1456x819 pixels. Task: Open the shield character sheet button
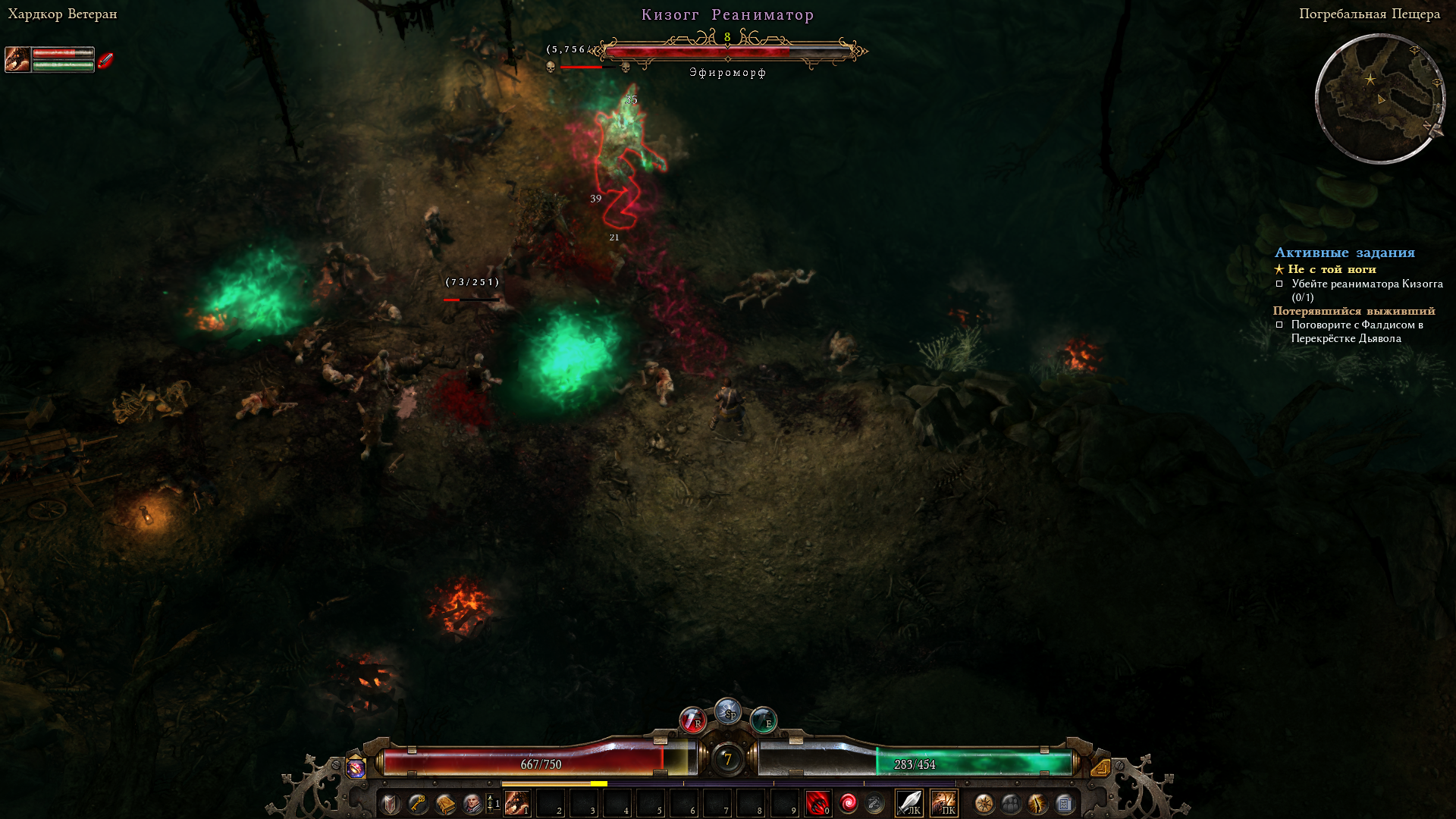tap(391, 804)
